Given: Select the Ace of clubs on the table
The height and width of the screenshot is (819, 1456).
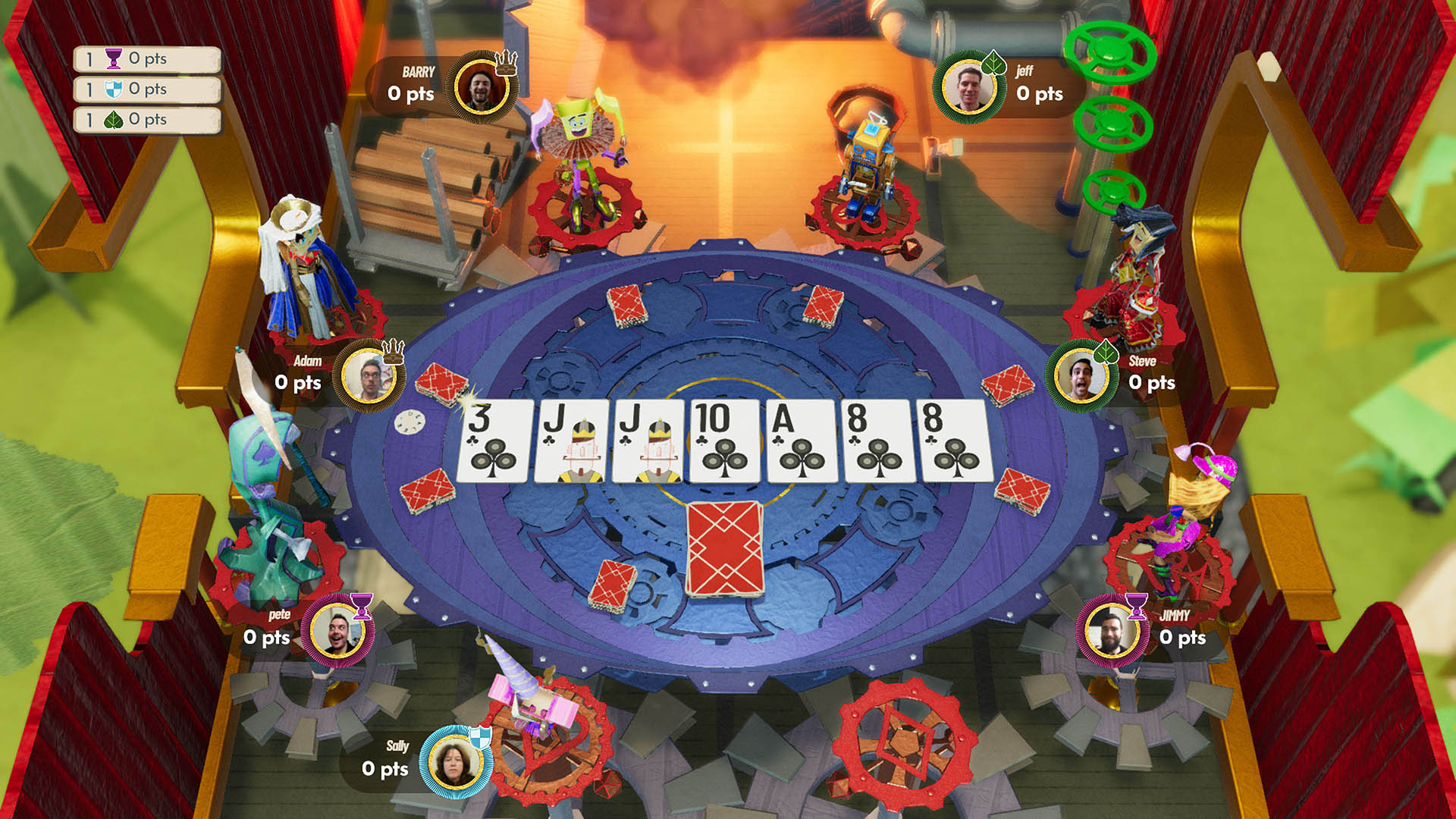Looking at the screenshot, I should coord(799,442).
